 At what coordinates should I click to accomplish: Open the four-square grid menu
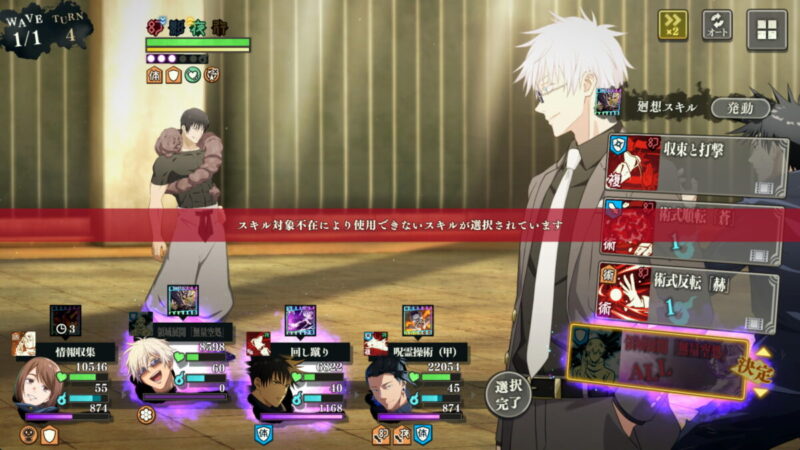click(x=767, y=28)
